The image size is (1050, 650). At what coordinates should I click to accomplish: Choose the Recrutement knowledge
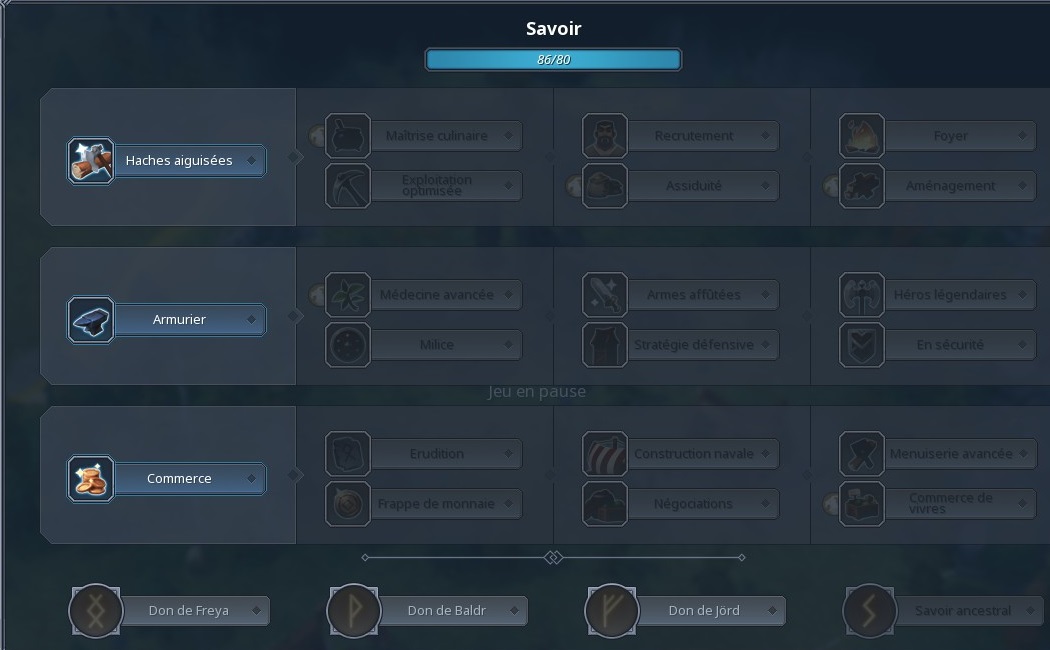coord(692,136)
